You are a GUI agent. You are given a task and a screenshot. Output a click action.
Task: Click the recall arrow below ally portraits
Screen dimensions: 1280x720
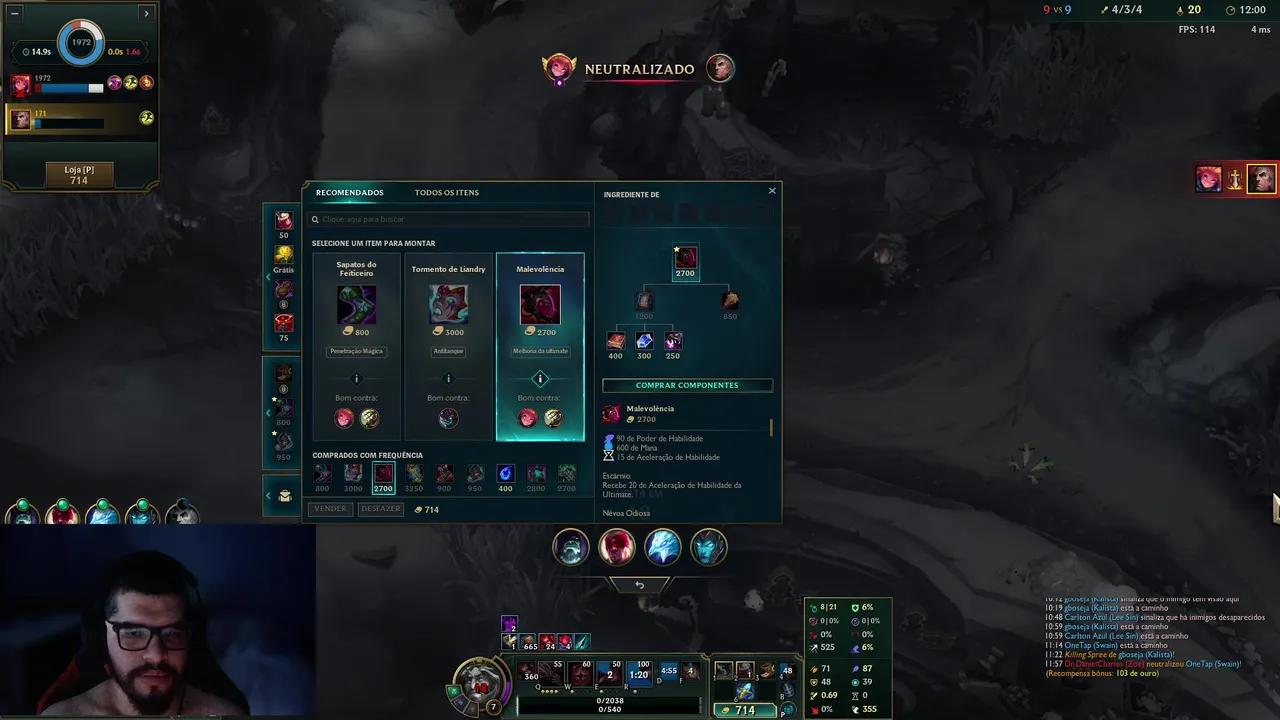click(640, 585)
